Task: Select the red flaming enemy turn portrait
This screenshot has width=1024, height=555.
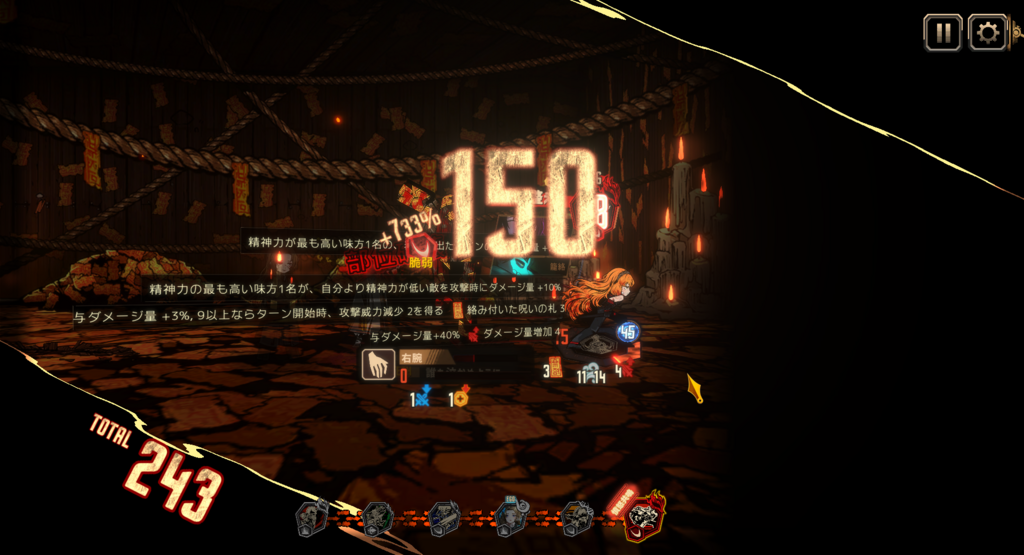Action: 644,516
